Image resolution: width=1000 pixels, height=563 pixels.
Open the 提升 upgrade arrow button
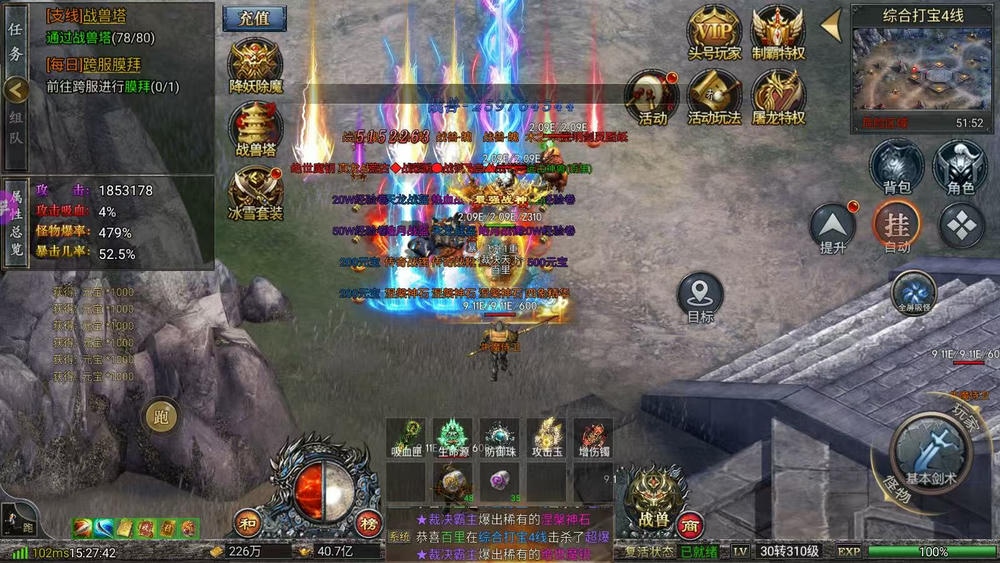(x=833, y=226)
